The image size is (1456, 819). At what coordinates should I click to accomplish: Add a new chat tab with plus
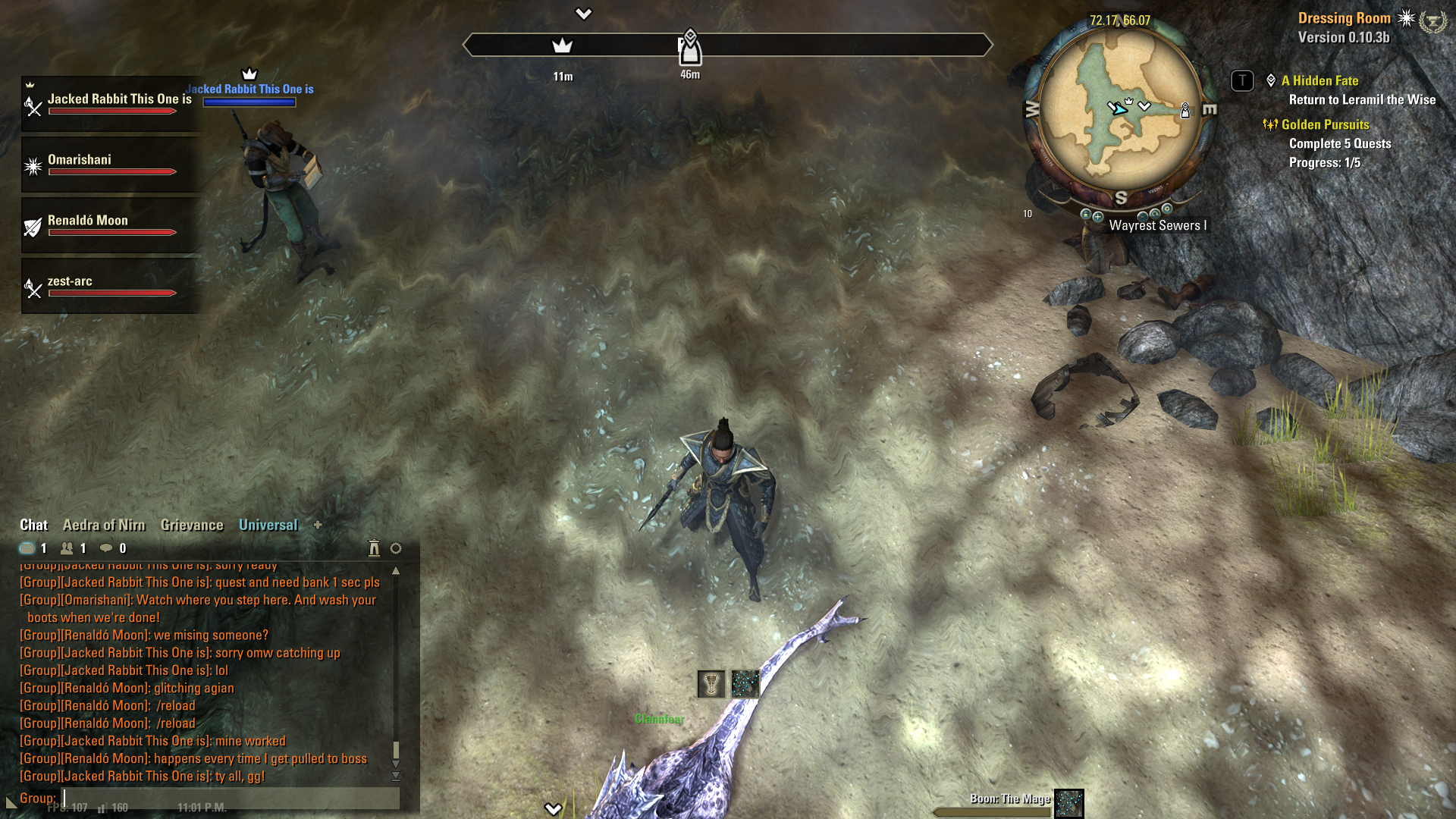[318, 525]
